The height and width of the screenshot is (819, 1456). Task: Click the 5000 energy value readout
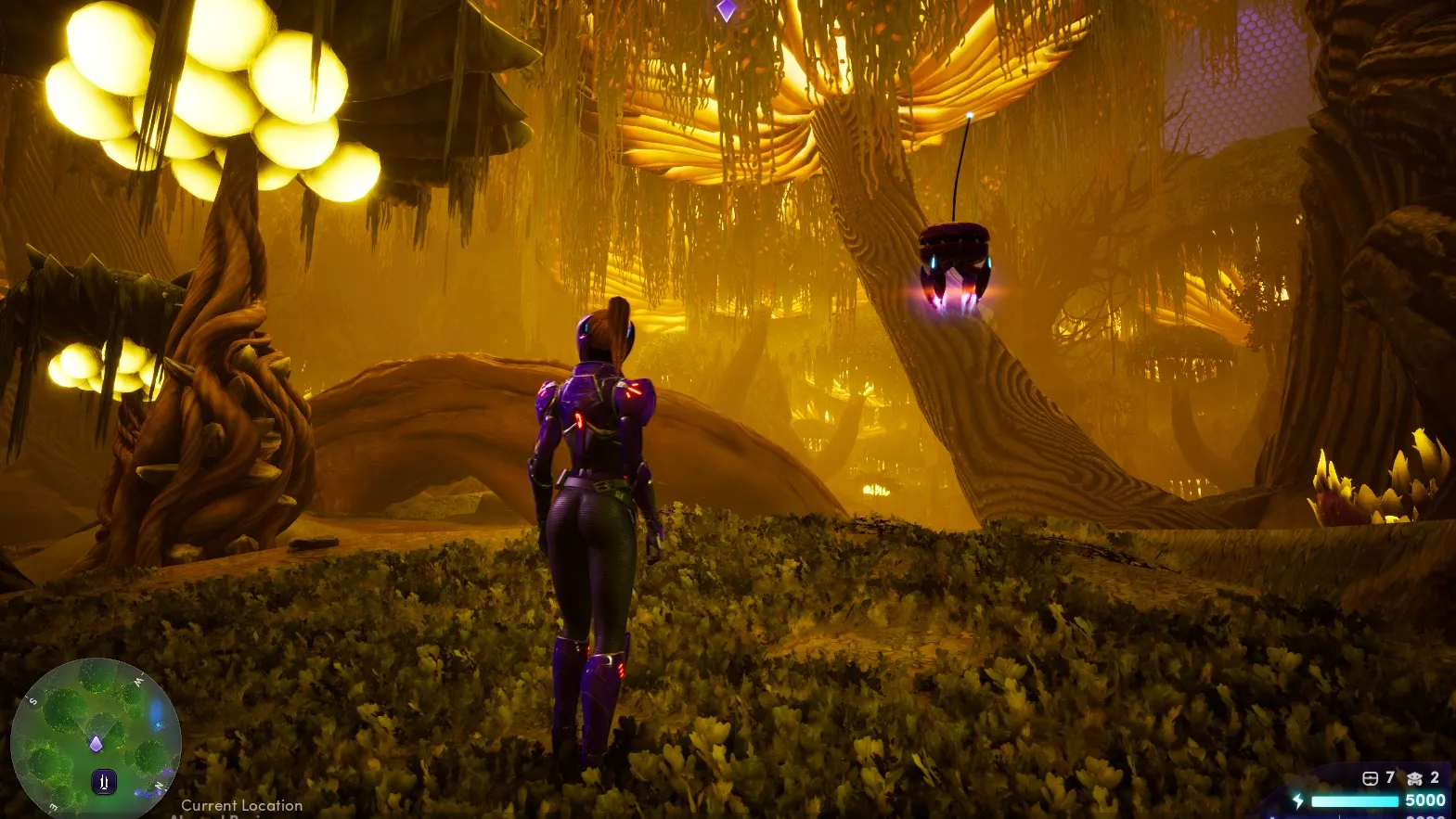point(1424,800)
